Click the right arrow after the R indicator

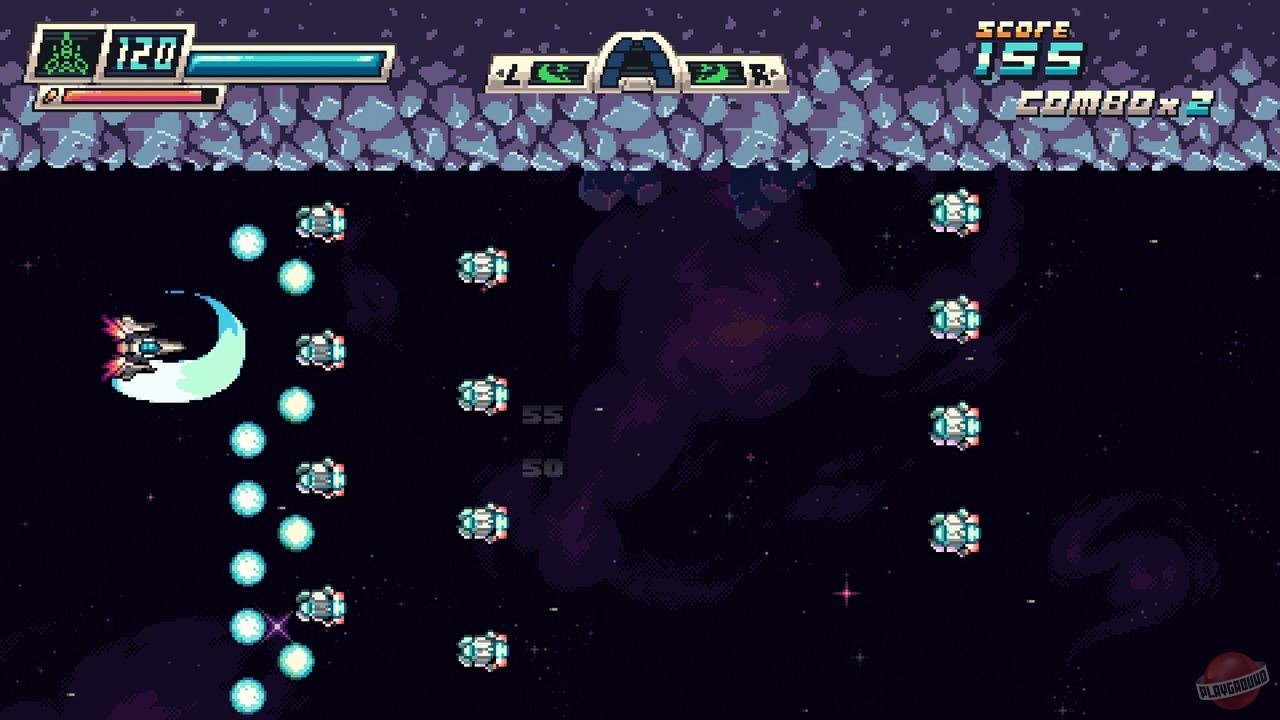click(775, 73)
